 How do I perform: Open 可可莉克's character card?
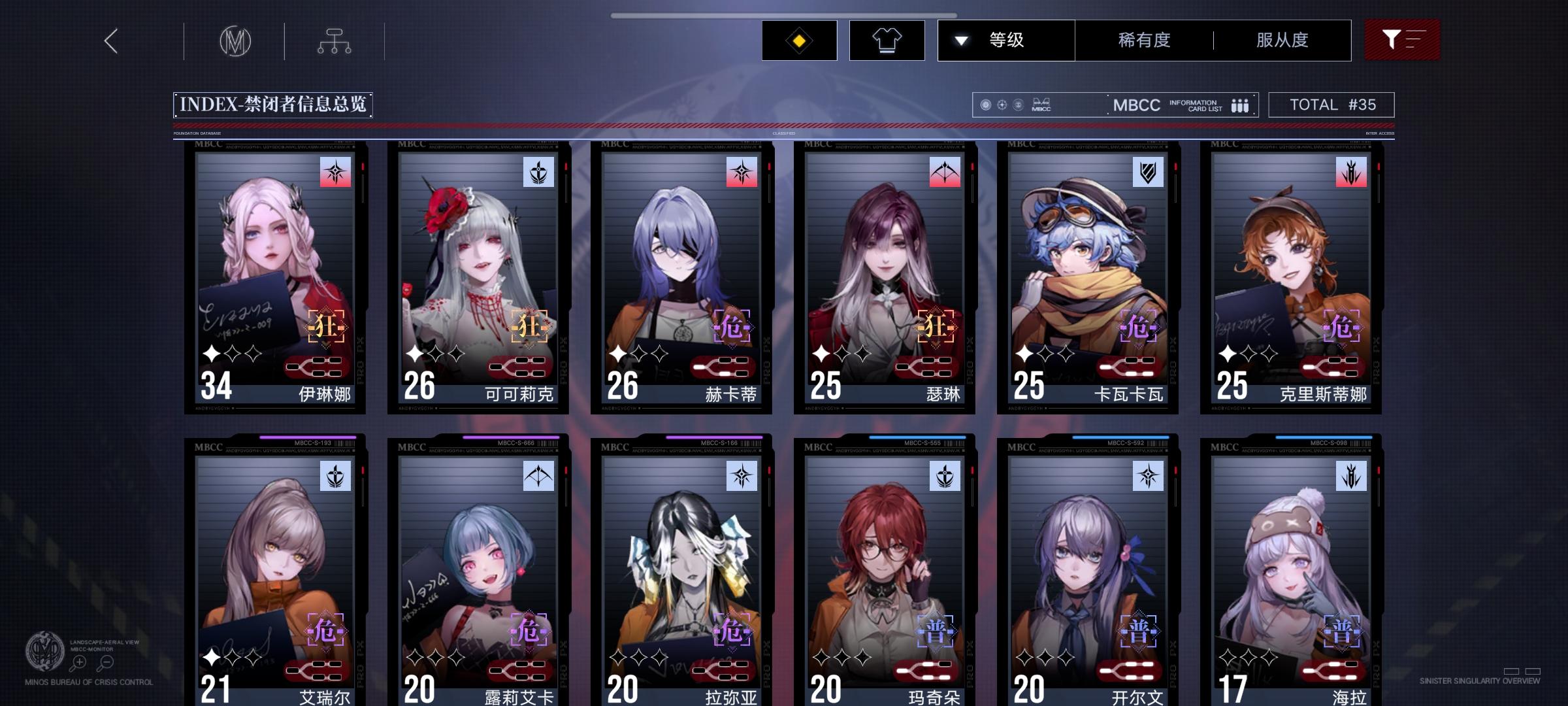(x=480, y=275)
